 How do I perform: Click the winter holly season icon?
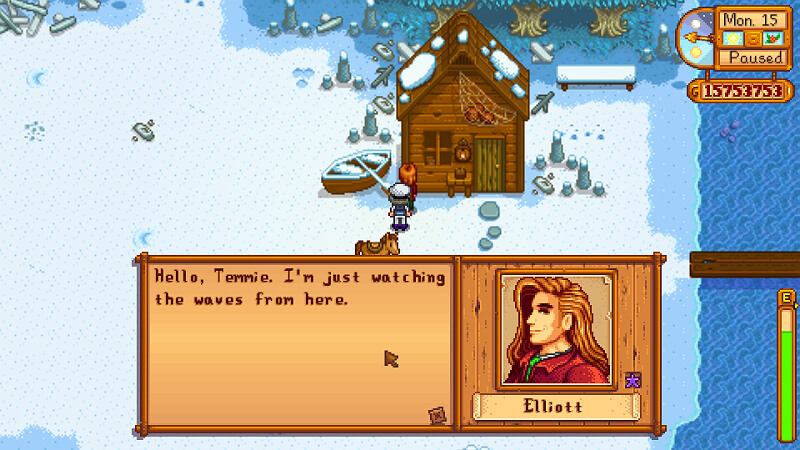[x=771, y=39]
